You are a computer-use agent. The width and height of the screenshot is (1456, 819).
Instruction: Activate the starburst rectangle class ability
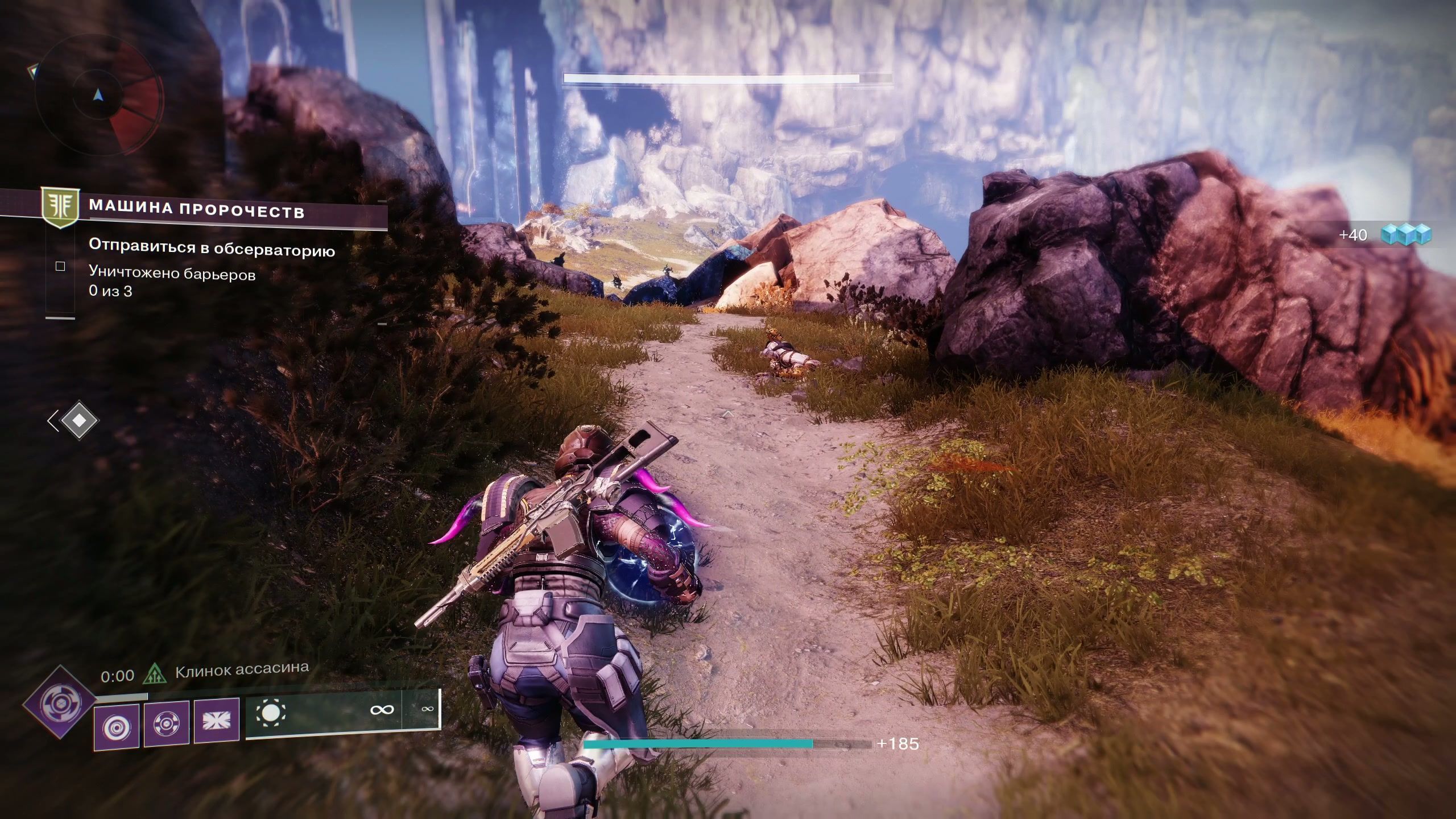[217, 721]
